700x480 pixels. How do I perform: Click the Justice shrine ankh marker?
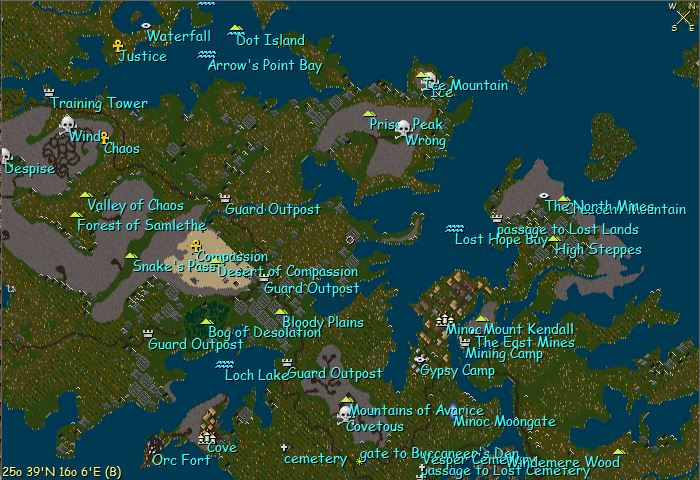117,46
